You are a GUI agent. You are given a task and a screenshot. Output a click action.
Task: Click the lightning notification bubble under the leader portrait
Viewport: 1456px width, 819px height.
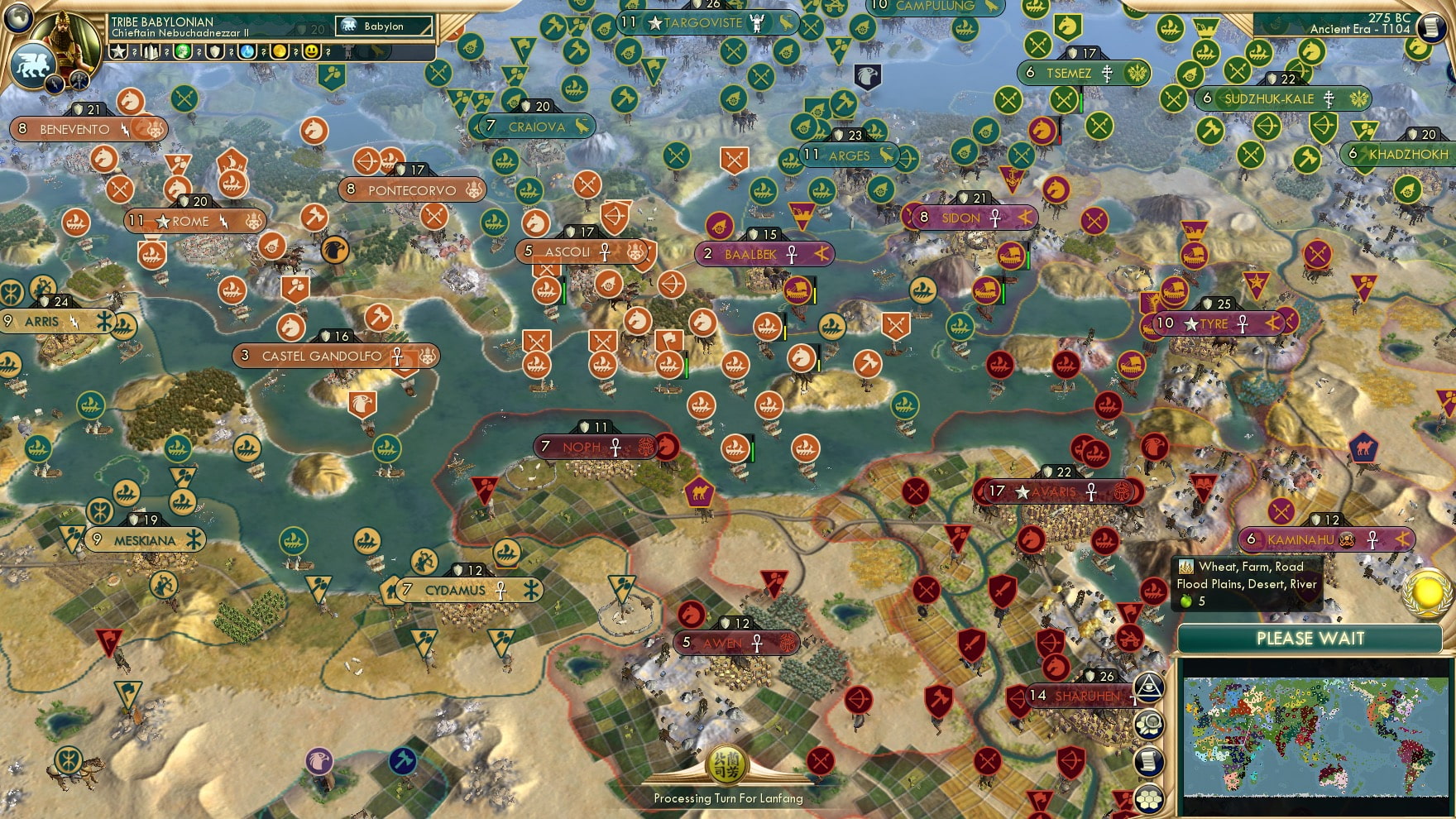click(x=53, y=84)
